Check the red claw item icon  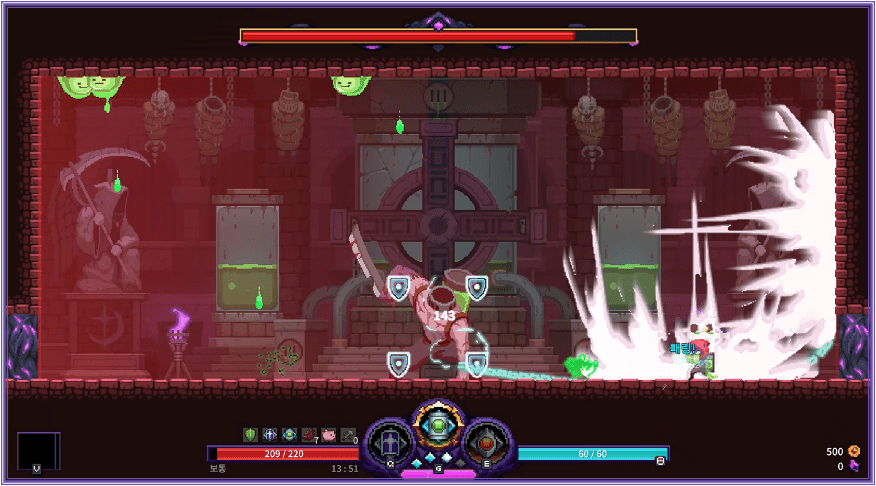coord(309,435)
